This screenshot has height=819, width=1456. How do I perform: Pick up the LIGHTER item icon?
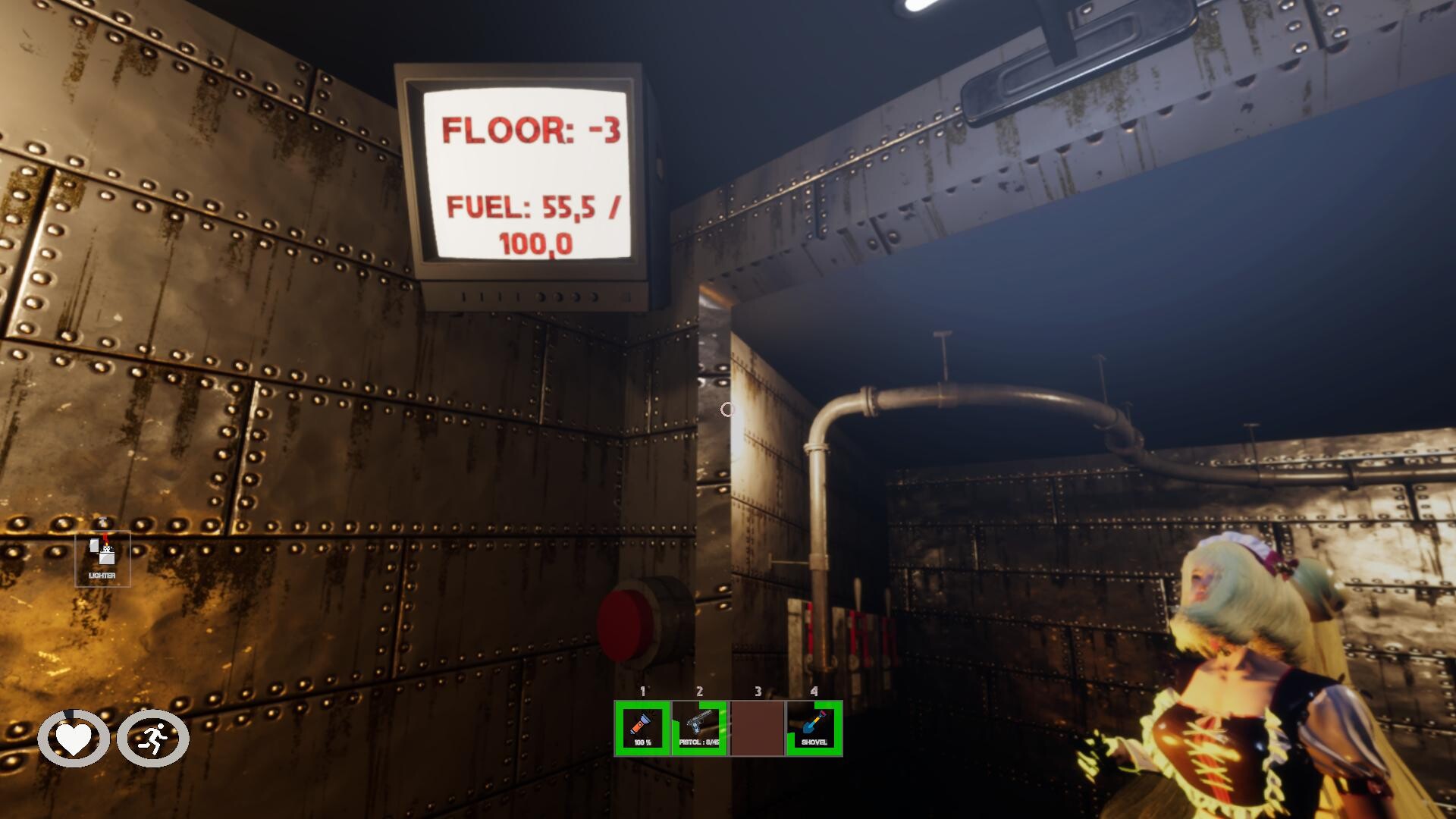click(102, 557)
